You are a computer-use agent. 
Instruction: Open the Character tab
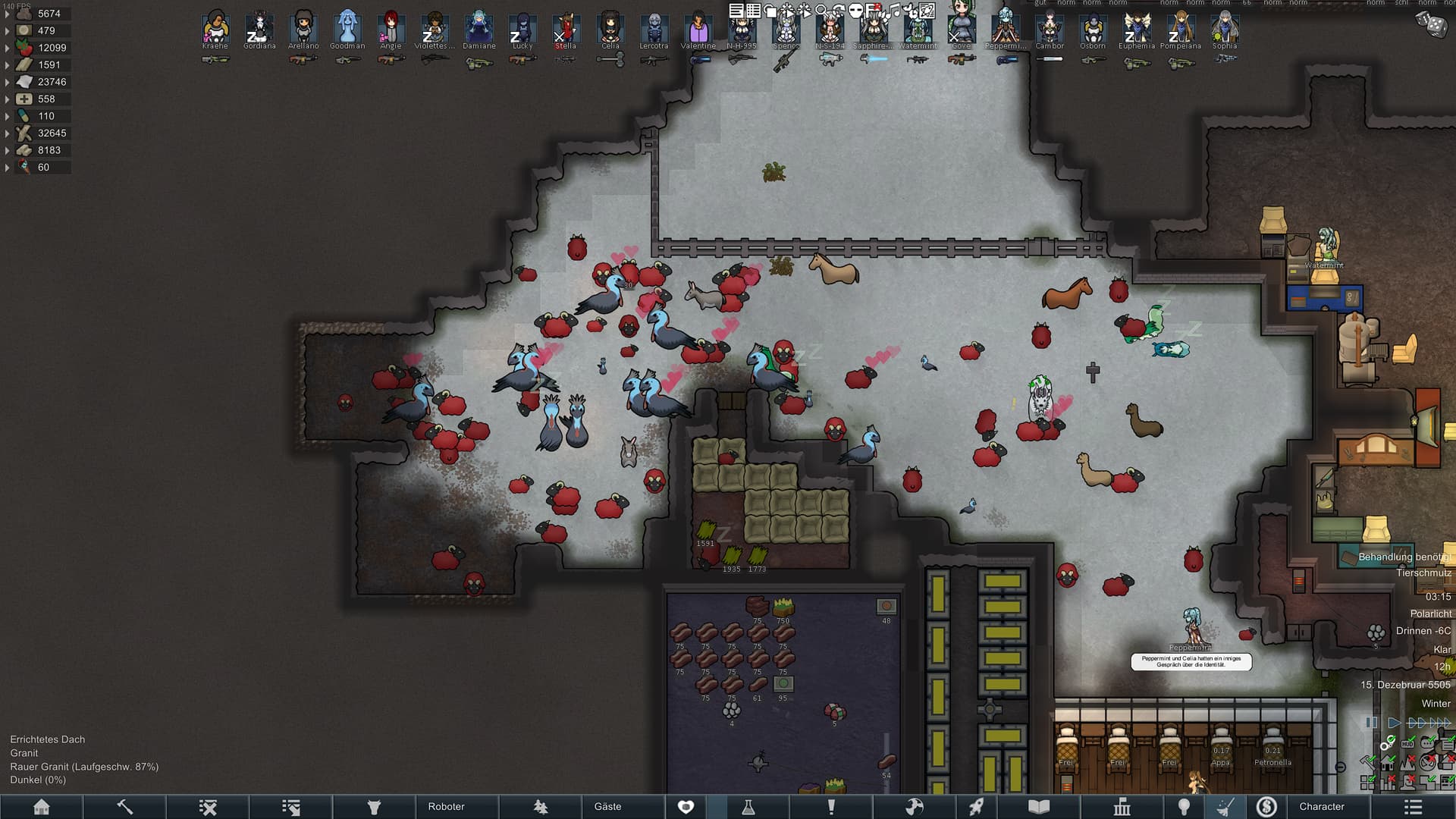click(1322, 807)
